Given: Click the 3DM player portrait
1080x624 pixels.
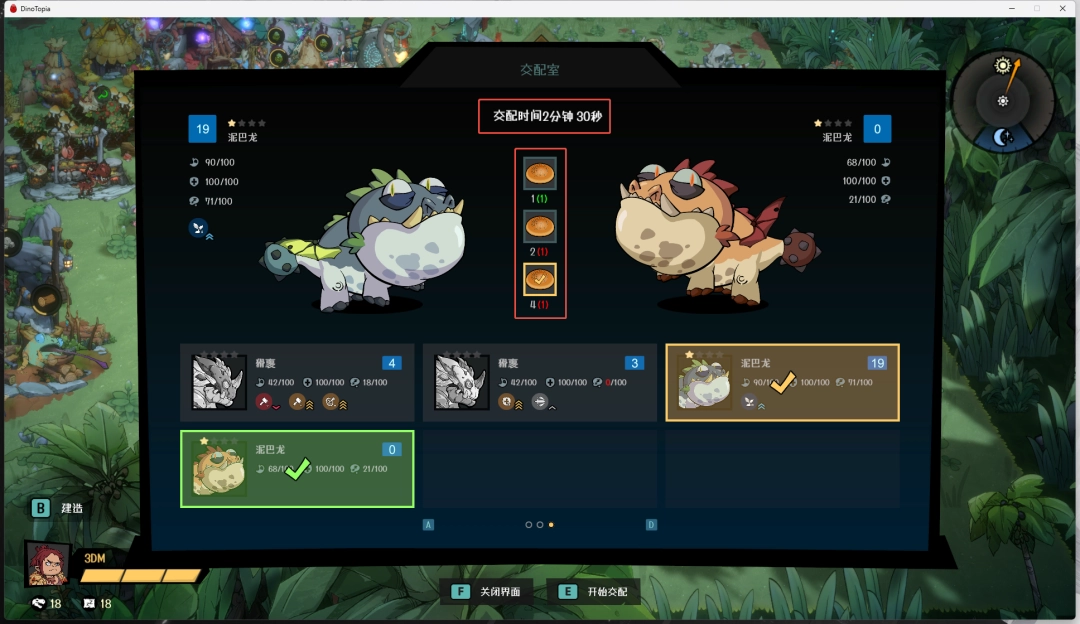Looking at the screenshot, I should pyautogui.click(x=48, y=564).
